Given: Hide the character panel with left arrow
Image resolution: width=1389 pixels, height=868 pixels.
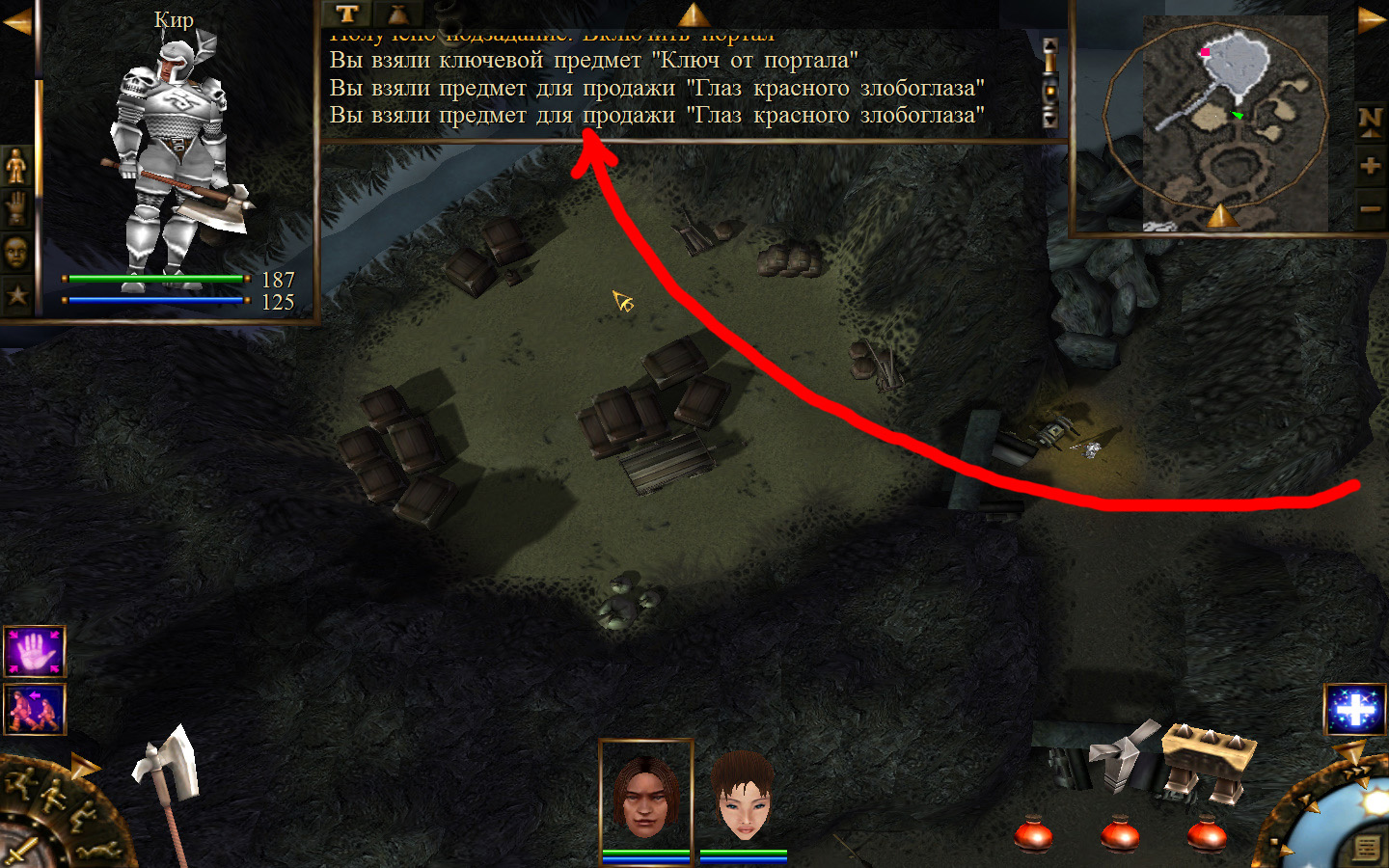Looking at the screenshot, I should tap(16, 21).
